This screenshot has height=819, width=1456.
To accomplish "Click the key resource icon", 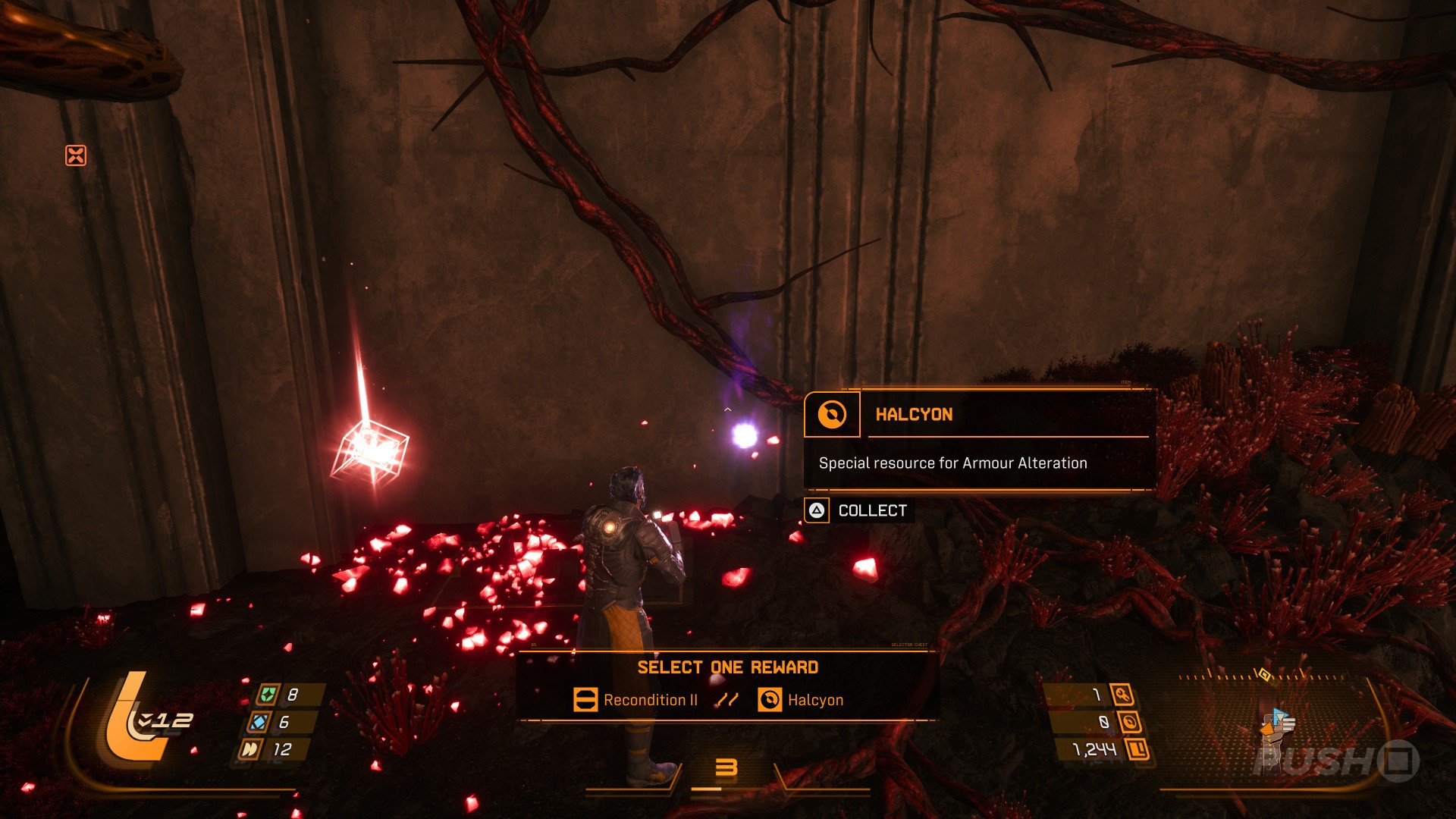I will point(1122,695).
